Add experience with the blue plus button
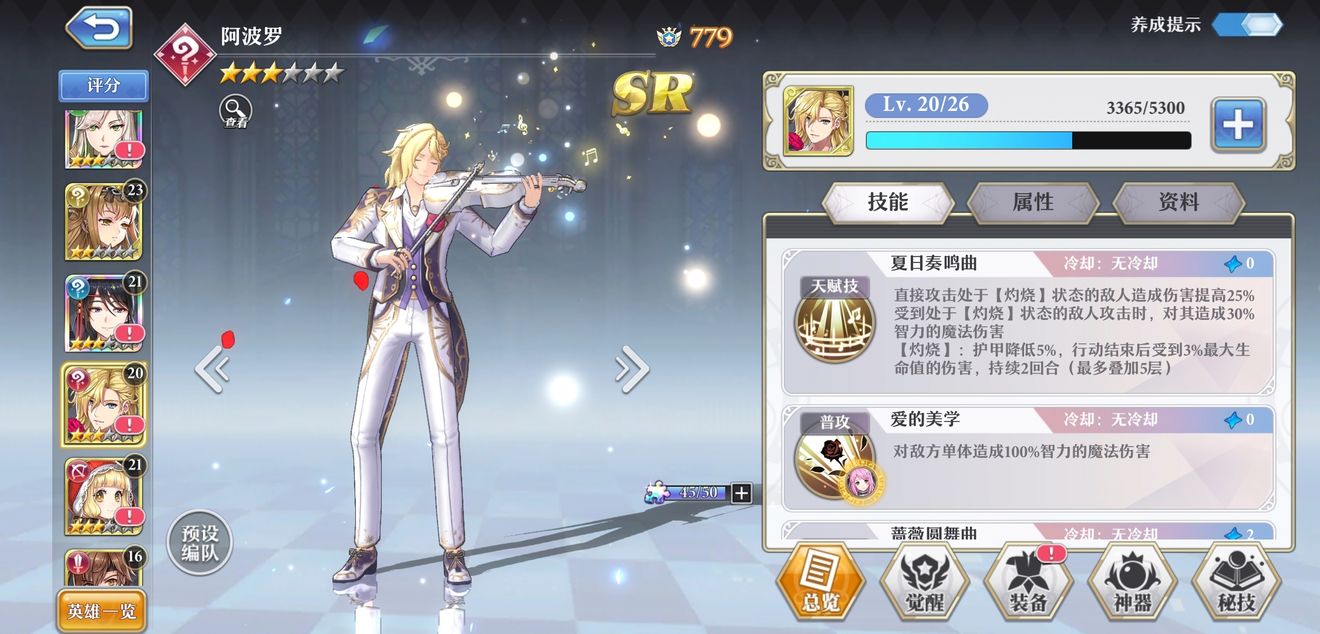Viewport: 1320px width, 634px height. 1238,125
